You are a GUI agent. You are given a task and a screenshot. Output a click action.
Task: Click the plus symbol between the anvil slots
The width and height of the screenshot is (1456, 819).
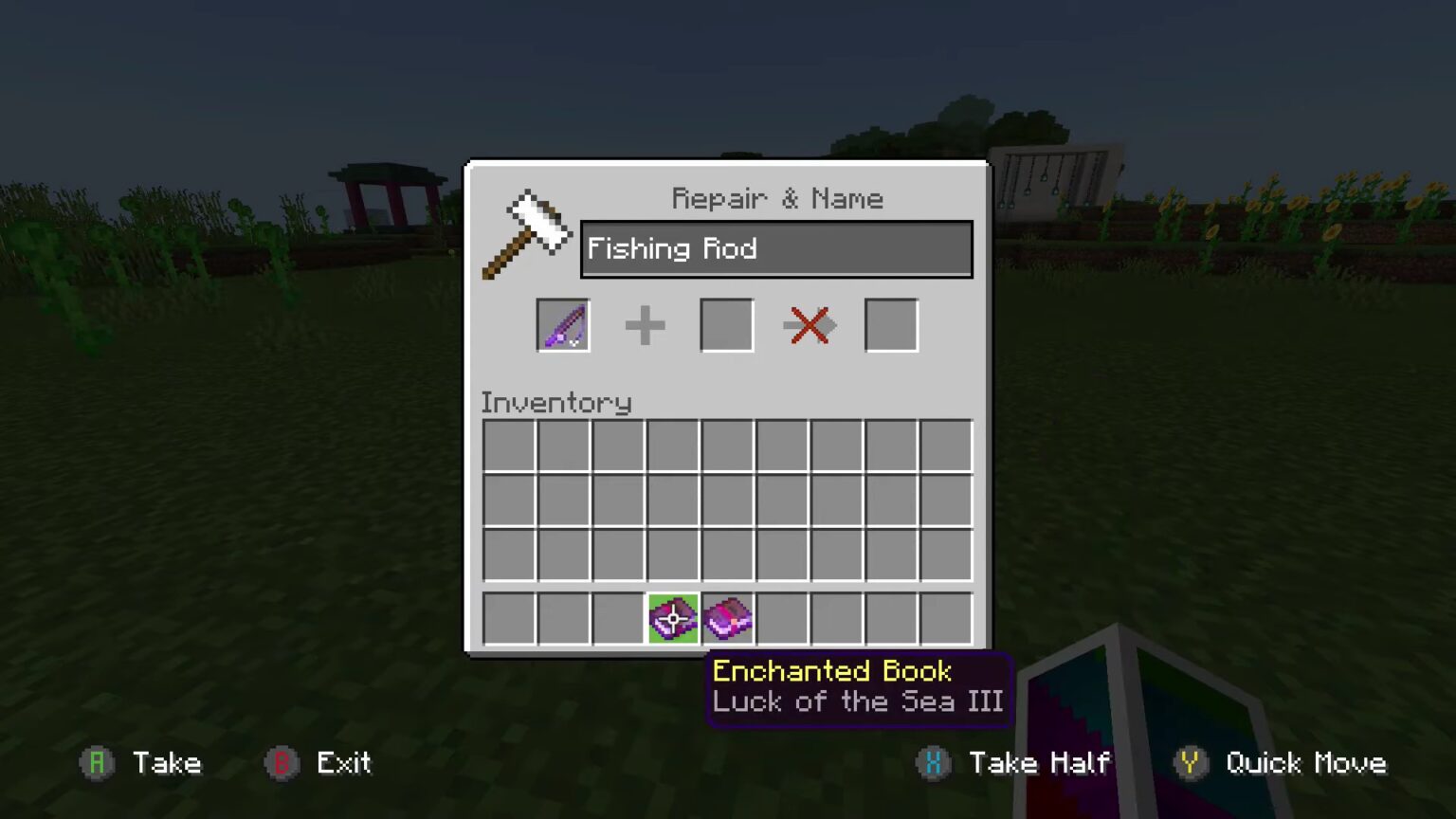click(x=645, y=325)
